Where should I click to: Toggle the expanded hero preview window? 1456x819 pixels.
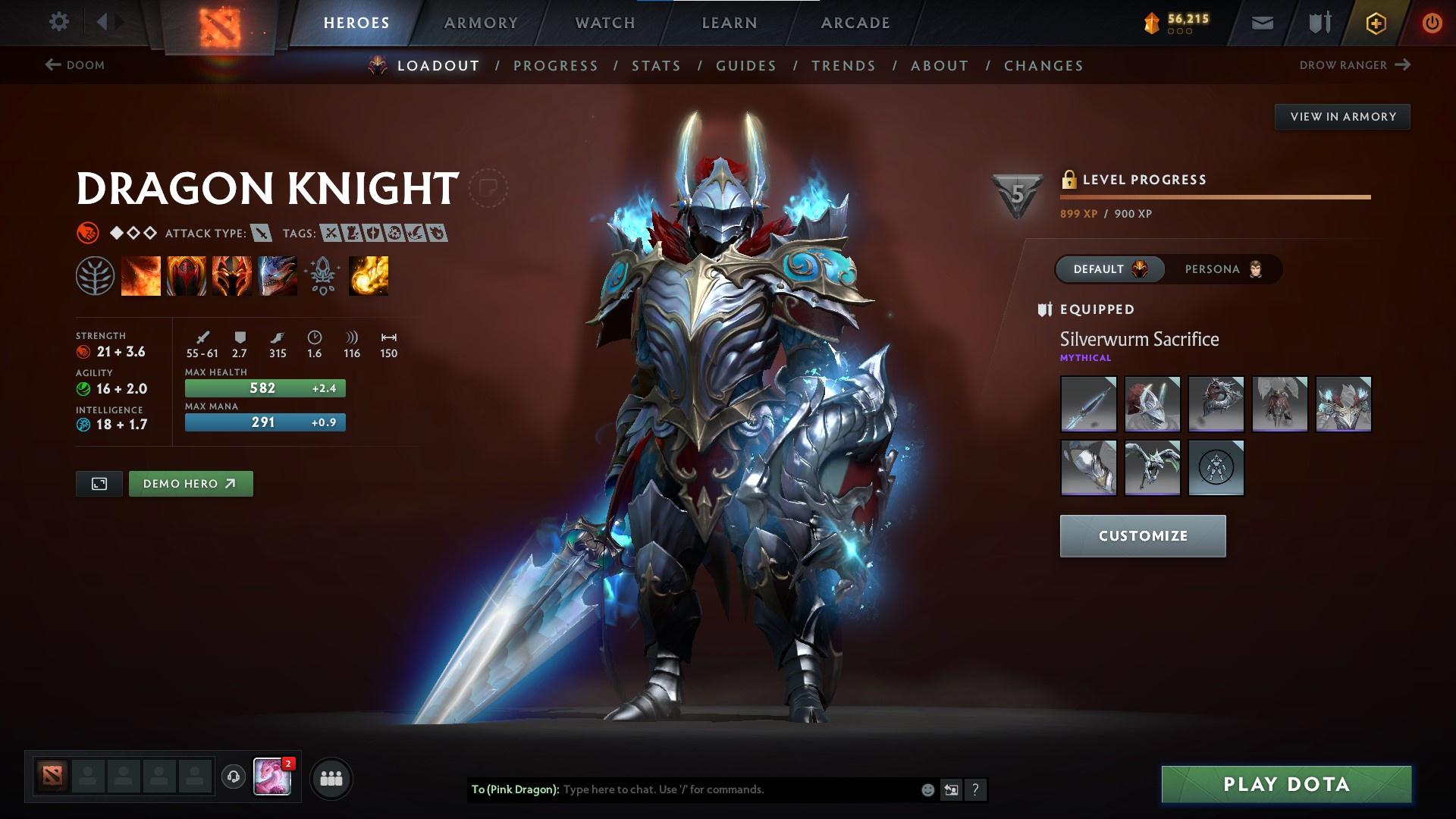point(99,483)
